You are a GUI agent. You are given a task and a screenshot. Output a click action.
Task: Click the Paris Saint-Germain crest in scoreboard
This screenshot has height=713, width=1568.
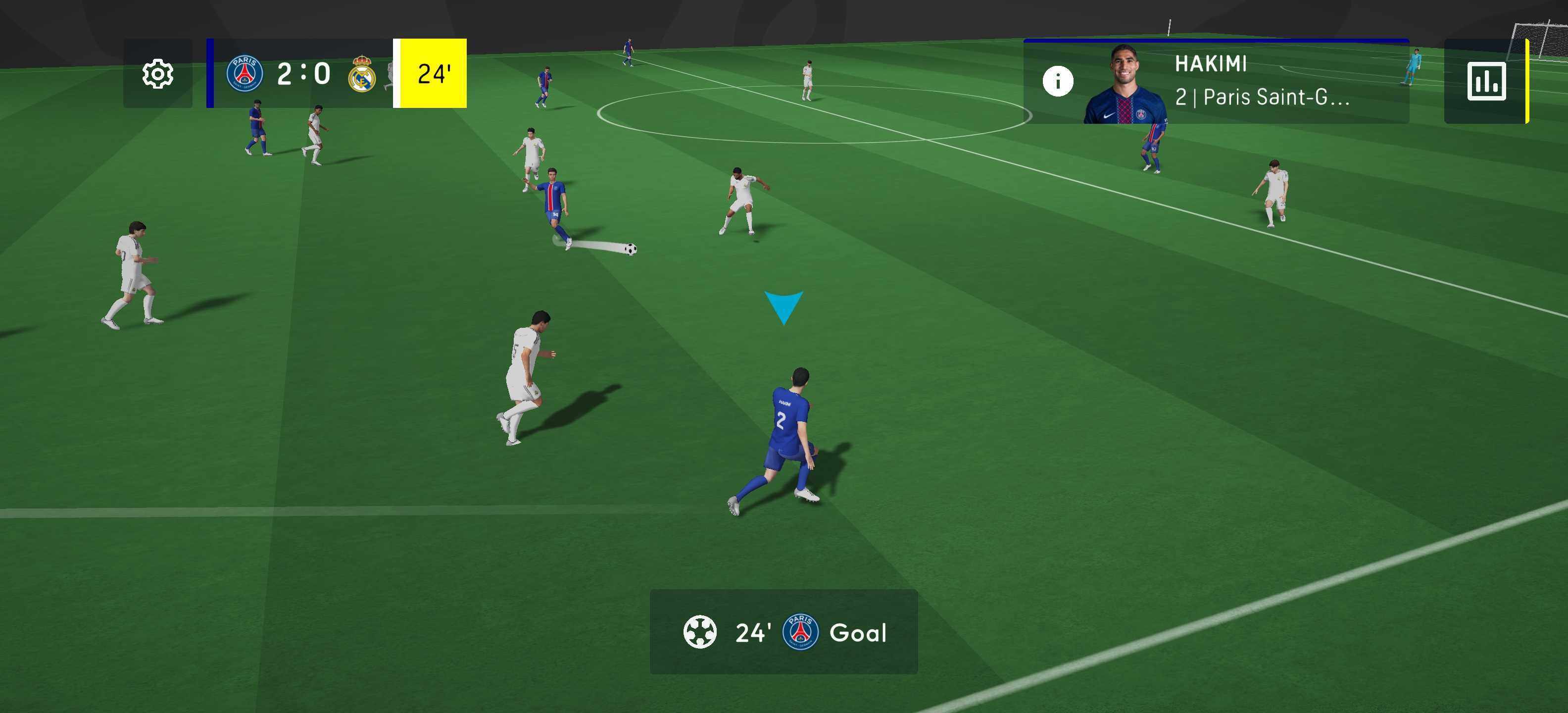click(x=245, y=74)
